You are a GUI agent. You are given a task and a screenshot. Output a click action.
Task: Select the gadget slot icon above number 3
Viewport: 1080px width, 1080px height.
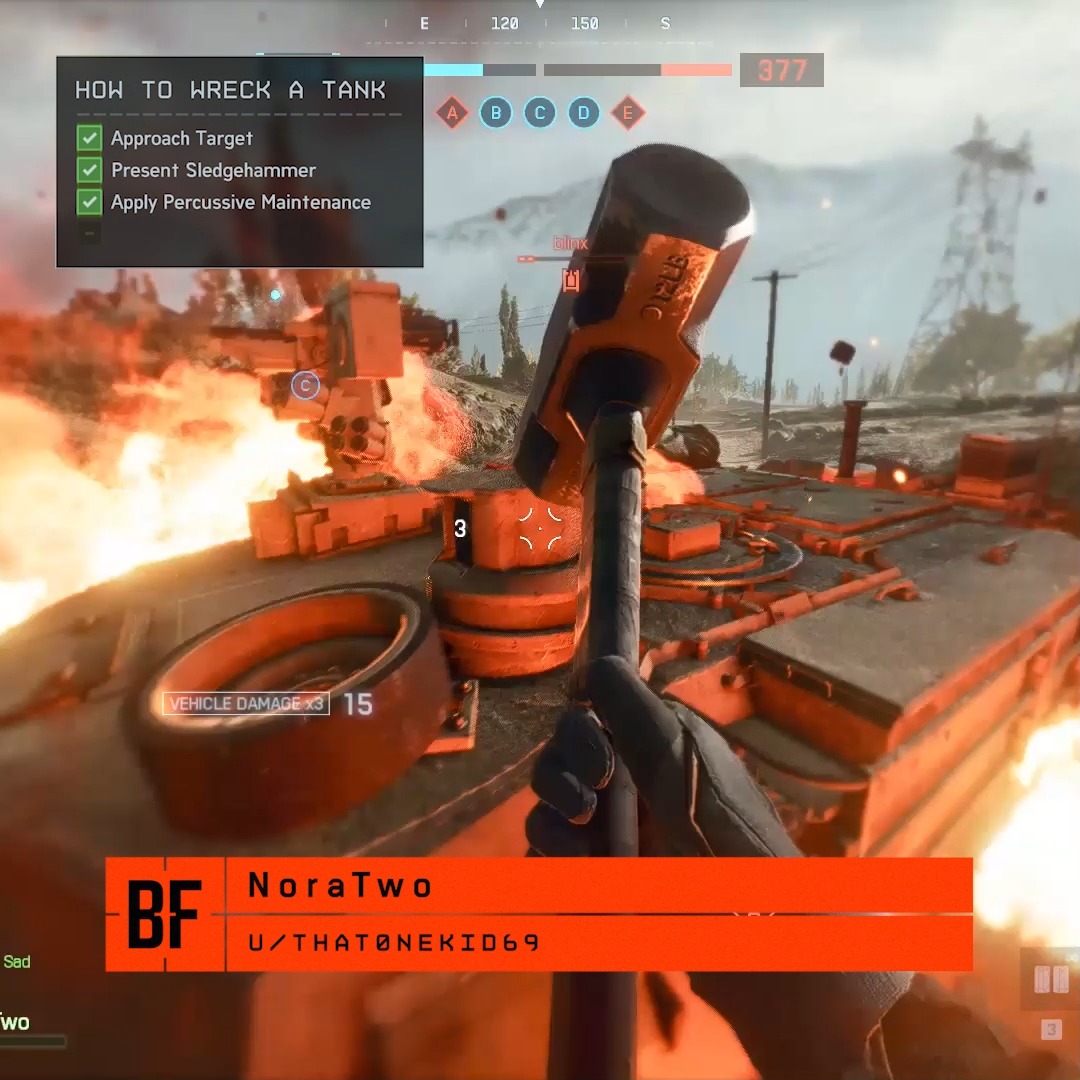(1051, 980)
